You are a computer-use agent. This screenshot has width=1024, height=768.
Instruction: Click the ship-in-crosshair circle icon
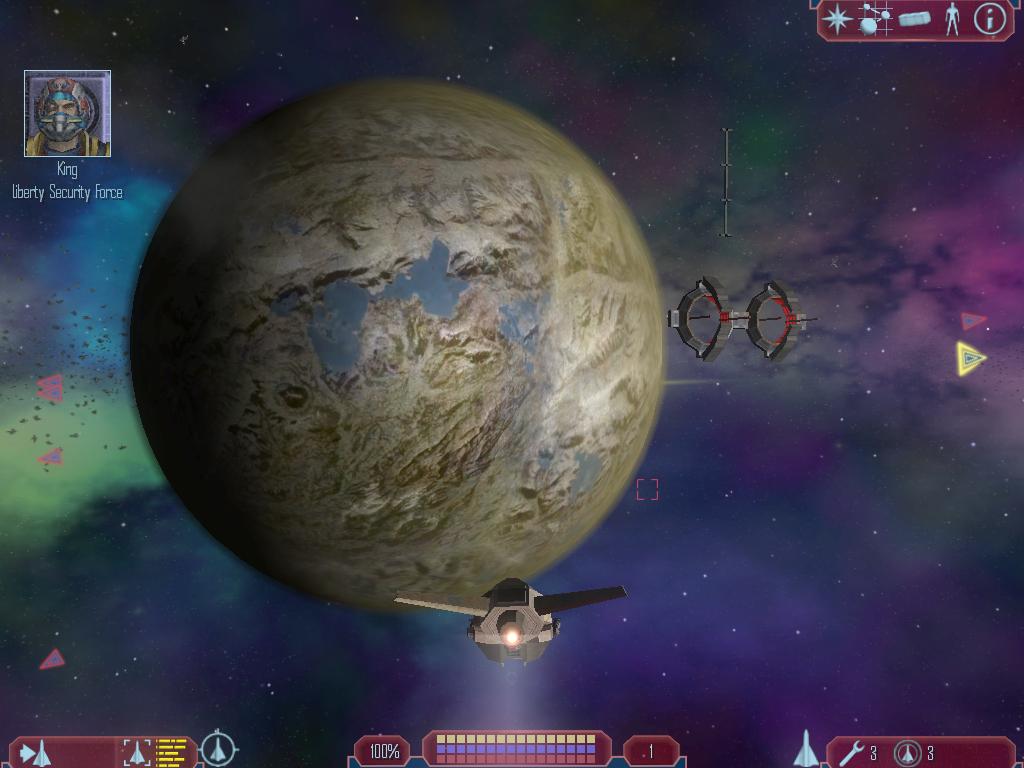click(x=218, y=749)
